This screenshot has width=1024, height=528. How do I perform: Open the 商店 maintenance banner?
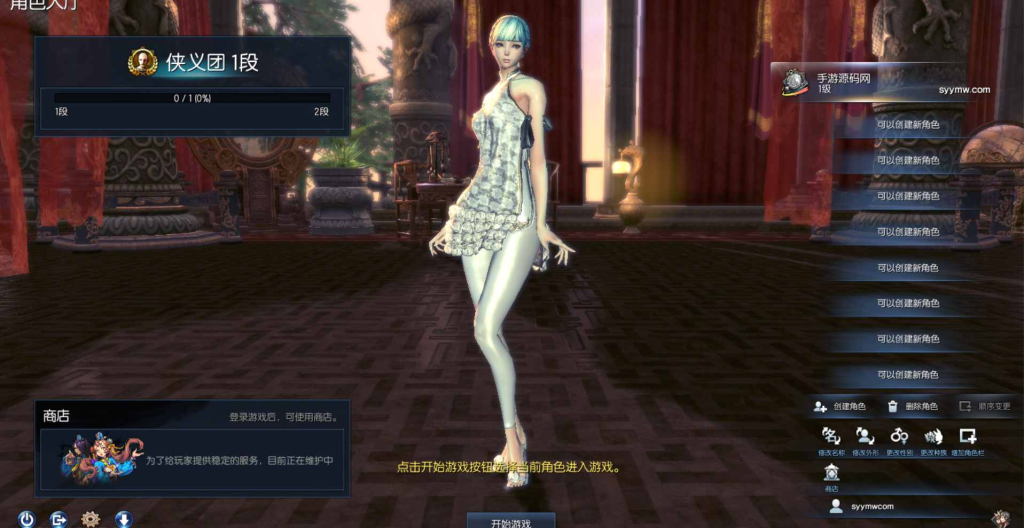click(x=193, y=459)
